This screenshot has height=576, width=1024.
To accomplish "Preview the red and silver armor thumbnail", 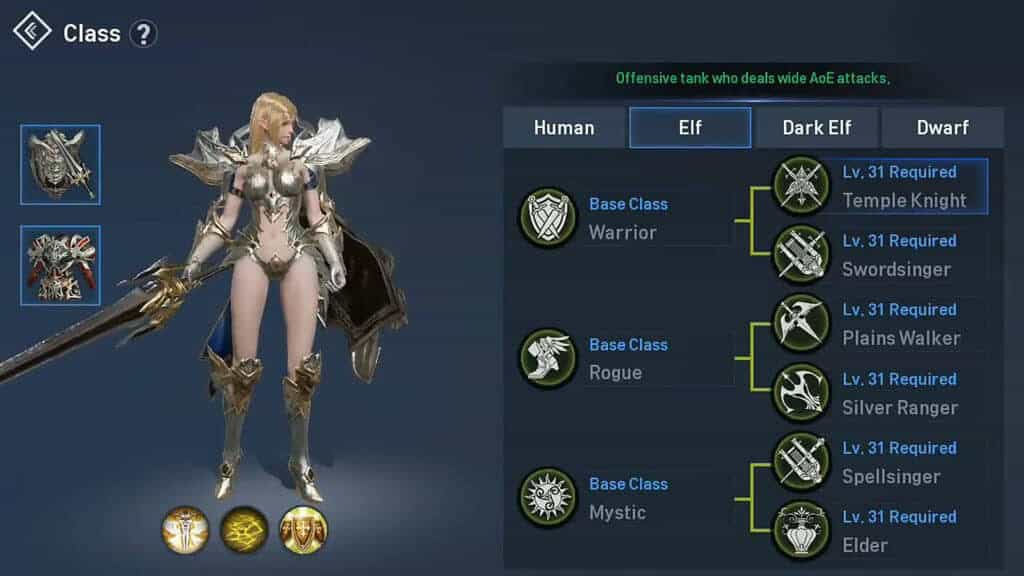I will click(60, 265).
